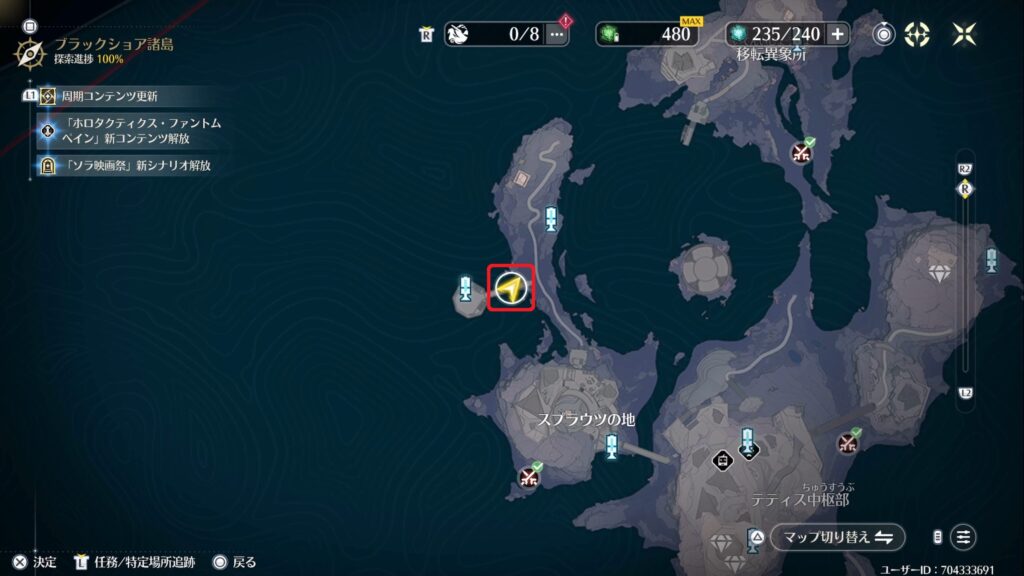The height and width of the screenshot is (576, 1024).
Task: Open the map filter settings sliders button
Action: pos(963,537)
